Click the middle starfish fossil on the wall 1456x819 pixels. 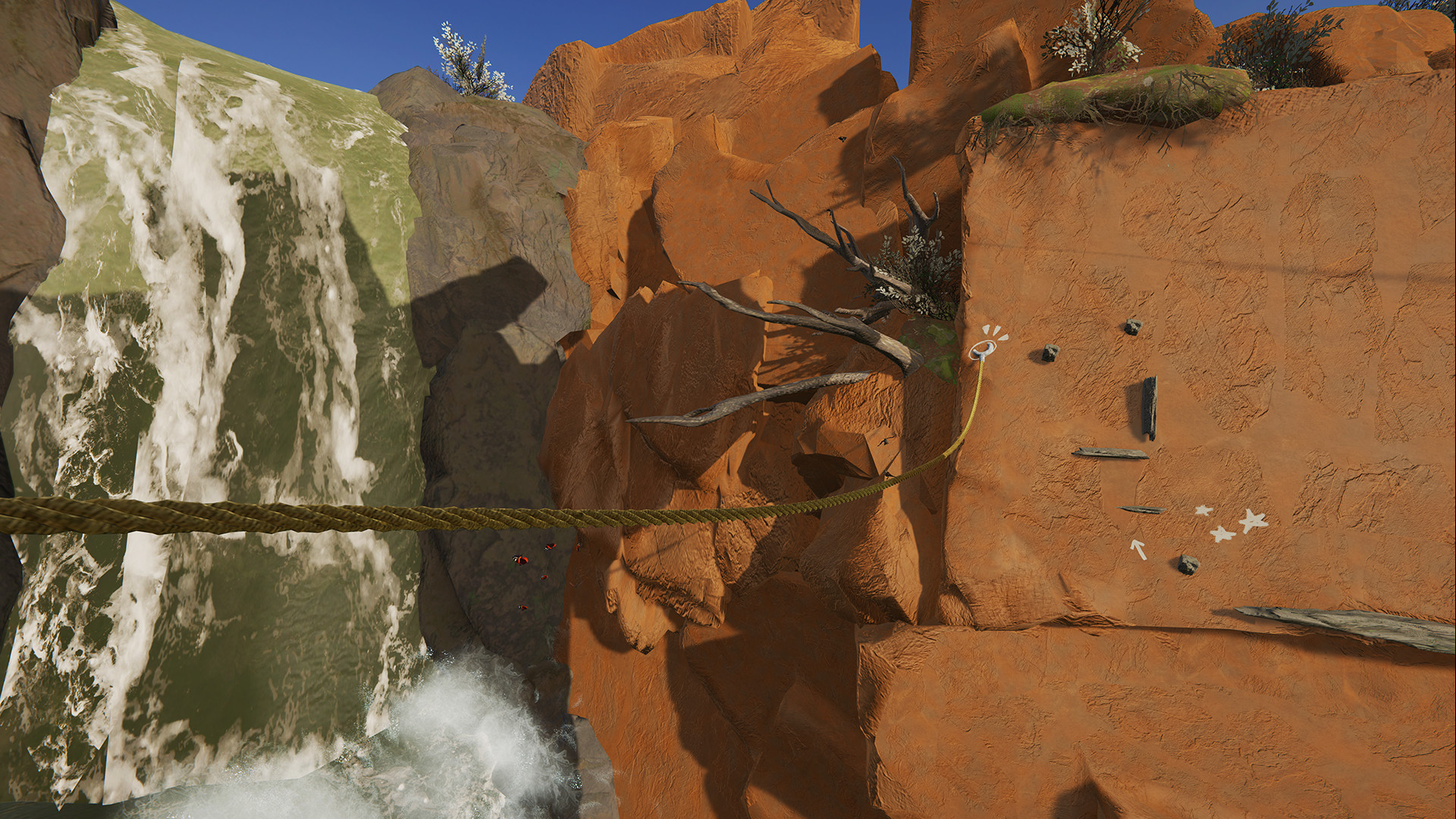pos(1222,535)
